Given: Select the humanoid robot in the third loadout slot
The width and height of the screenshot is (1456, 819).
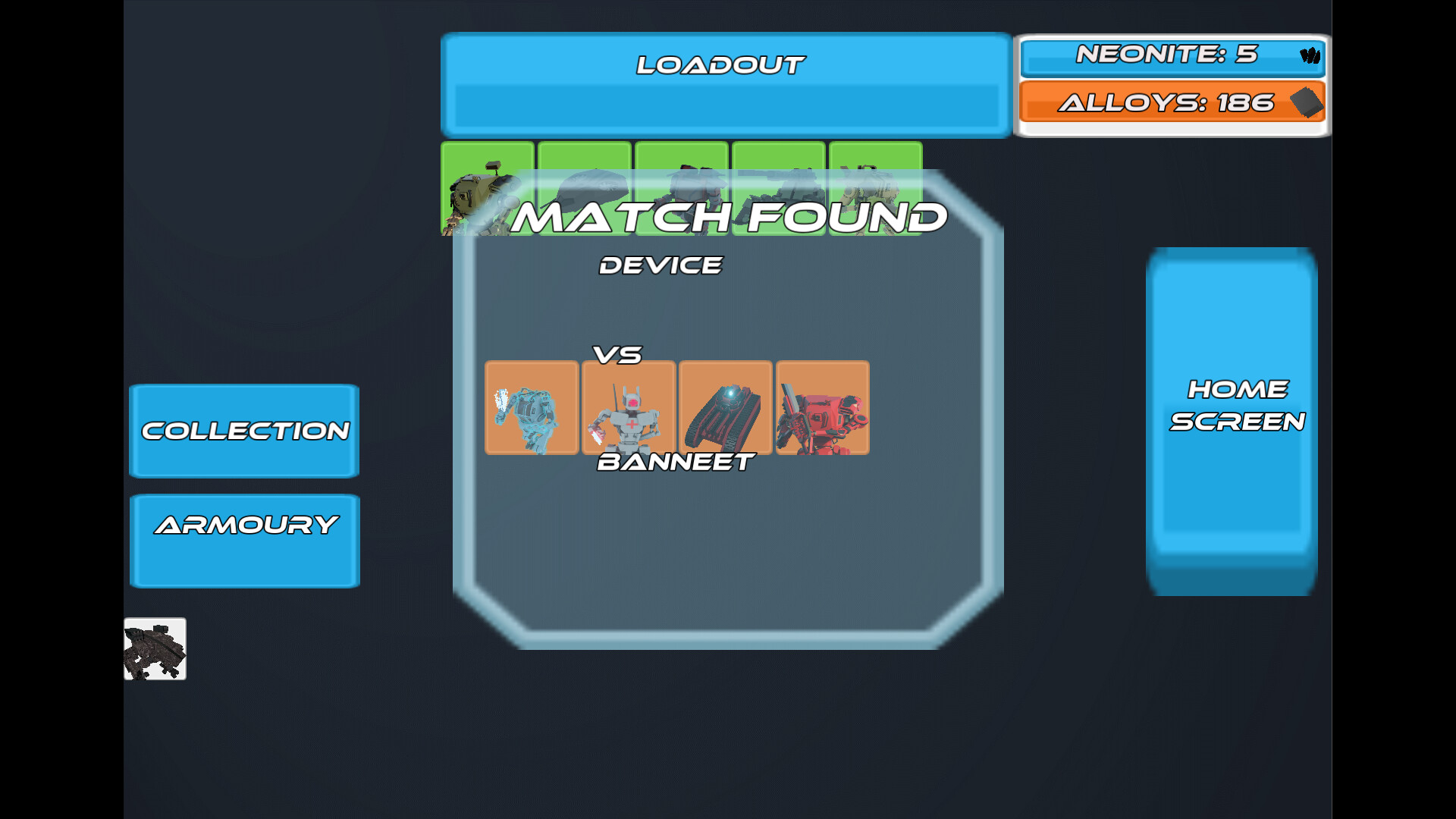Looking at the screenshot, I should (x=682, y=188).
